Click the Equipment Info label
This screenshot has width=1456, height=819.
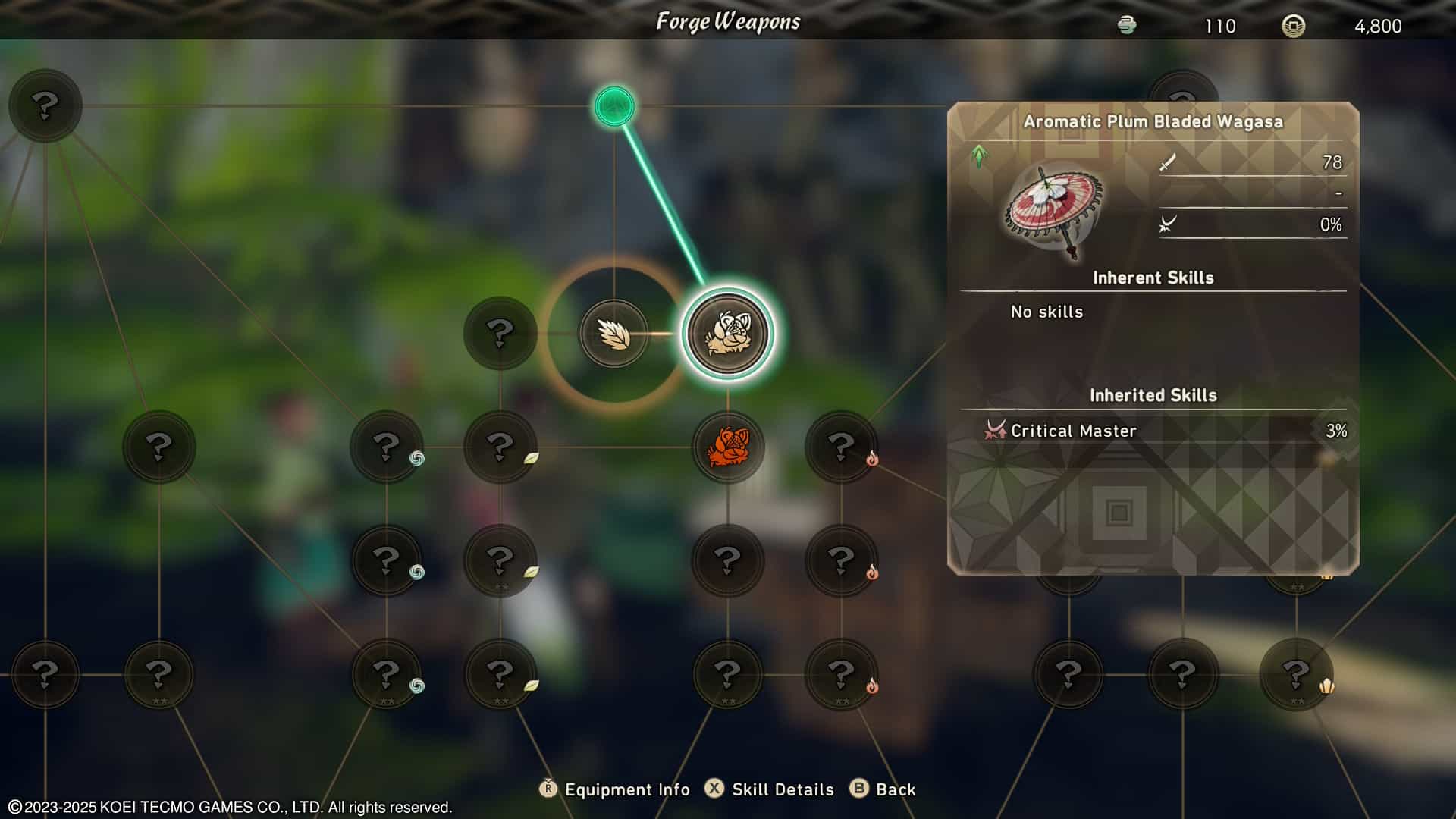[627, 789]
